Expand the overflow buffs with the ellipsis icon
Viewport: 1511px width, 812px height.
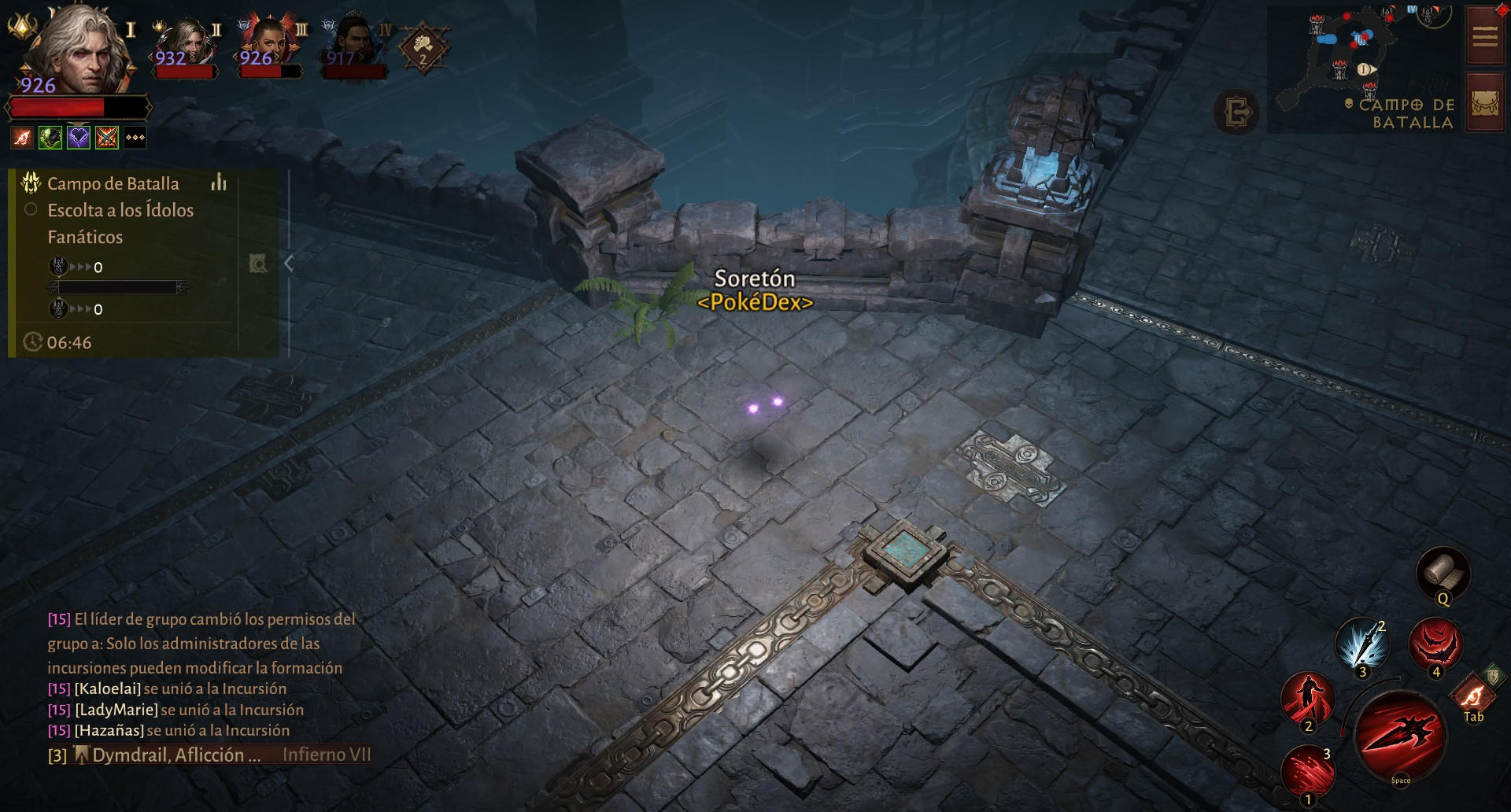point(135,137)
